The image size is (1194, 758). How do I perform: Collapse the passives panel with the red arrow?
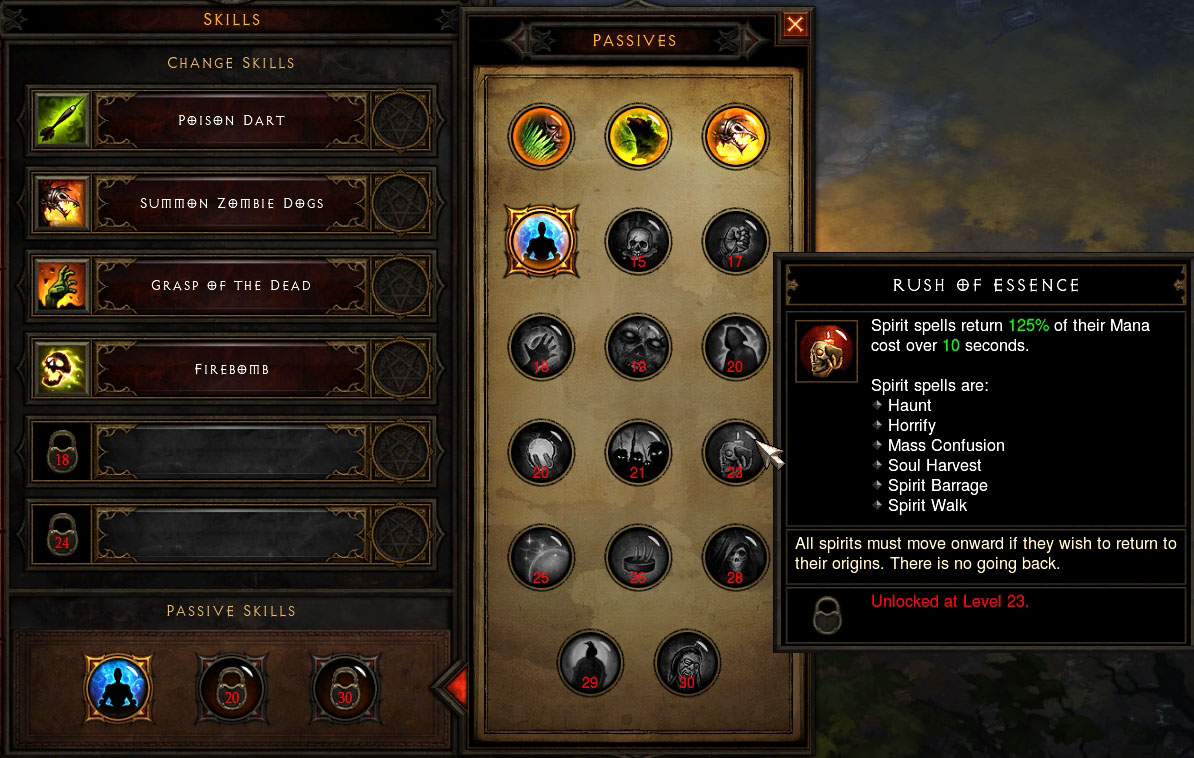click(453, 686)
